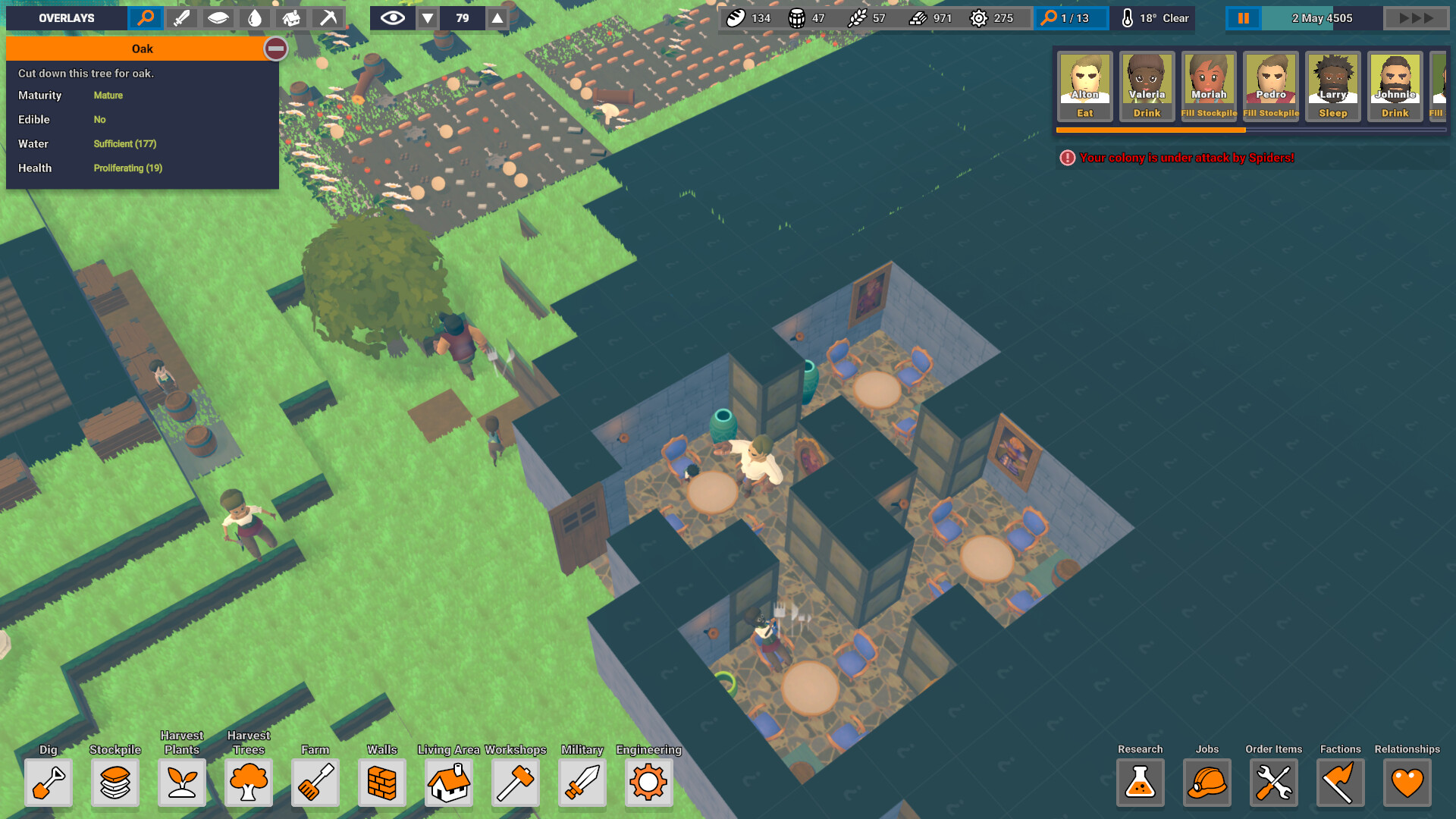
Task: Select the Dig tool
Action: tap(49, 783)
